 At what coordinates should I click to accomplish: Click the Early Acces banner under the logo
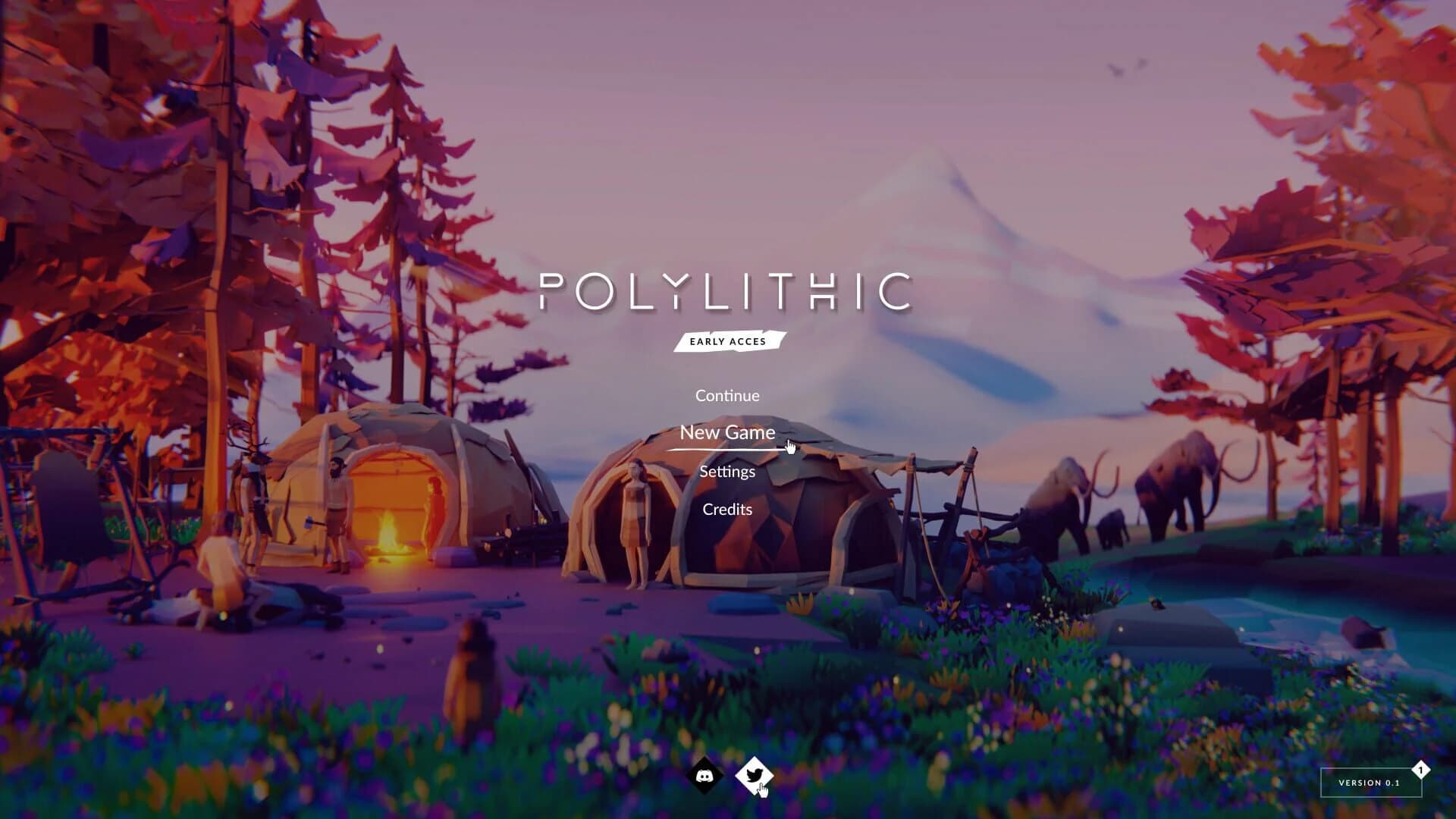[x=727, y=341]
